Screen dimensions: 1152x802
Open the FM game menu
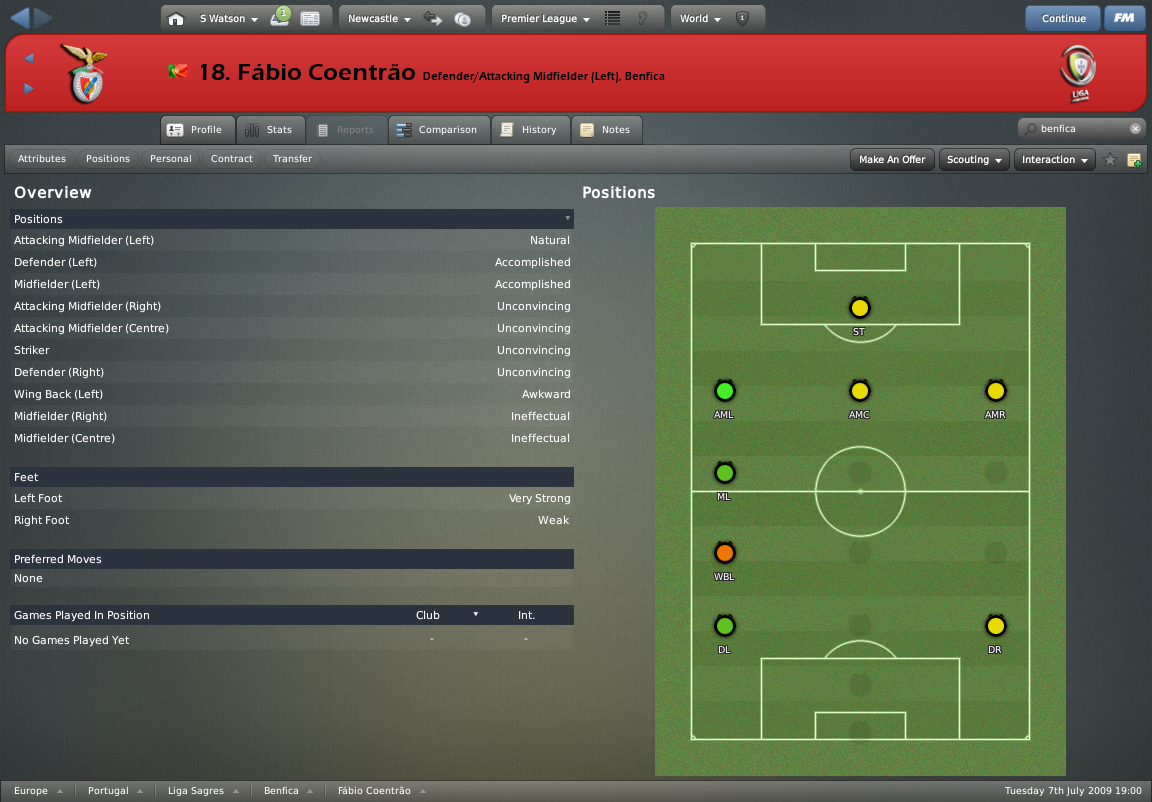1125,18
